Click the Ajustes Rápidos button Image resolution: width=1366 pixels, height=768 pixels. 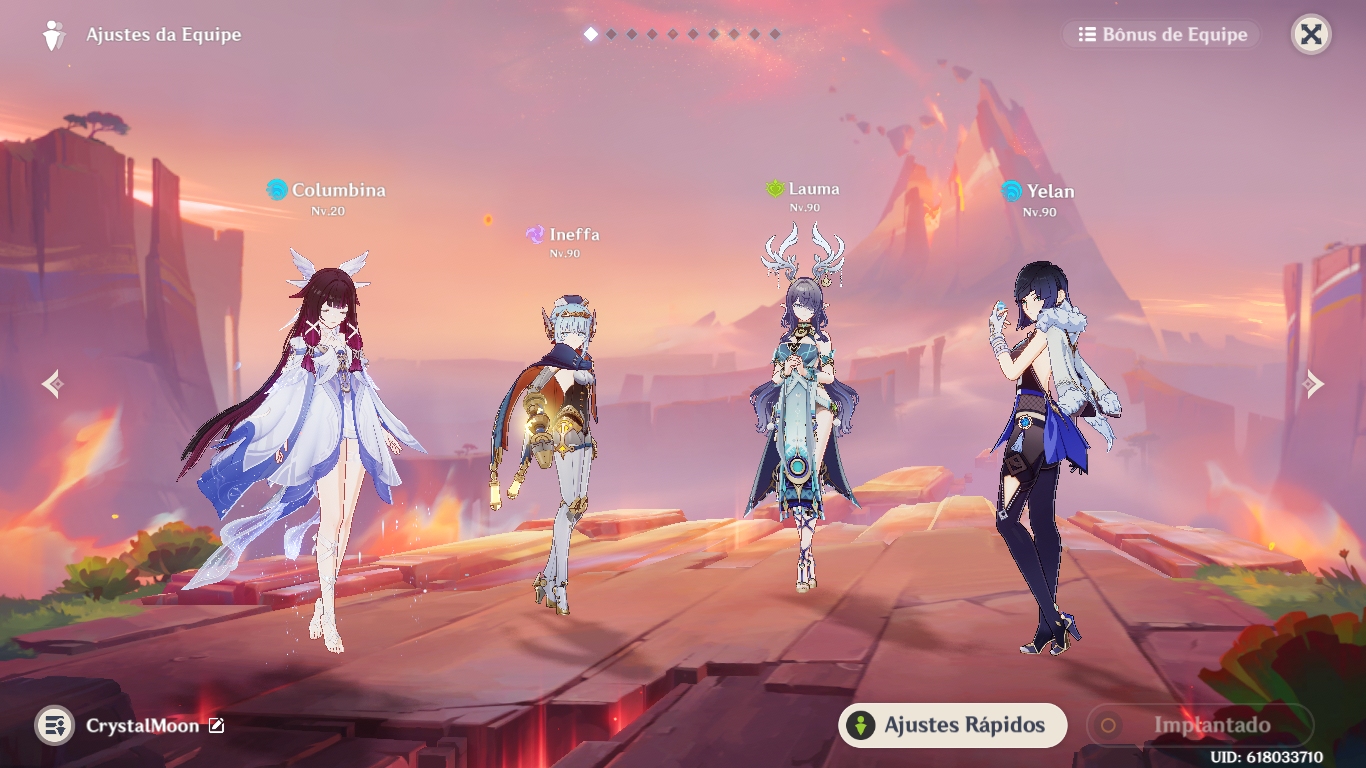pyautogui.click(x=952, y=726)
